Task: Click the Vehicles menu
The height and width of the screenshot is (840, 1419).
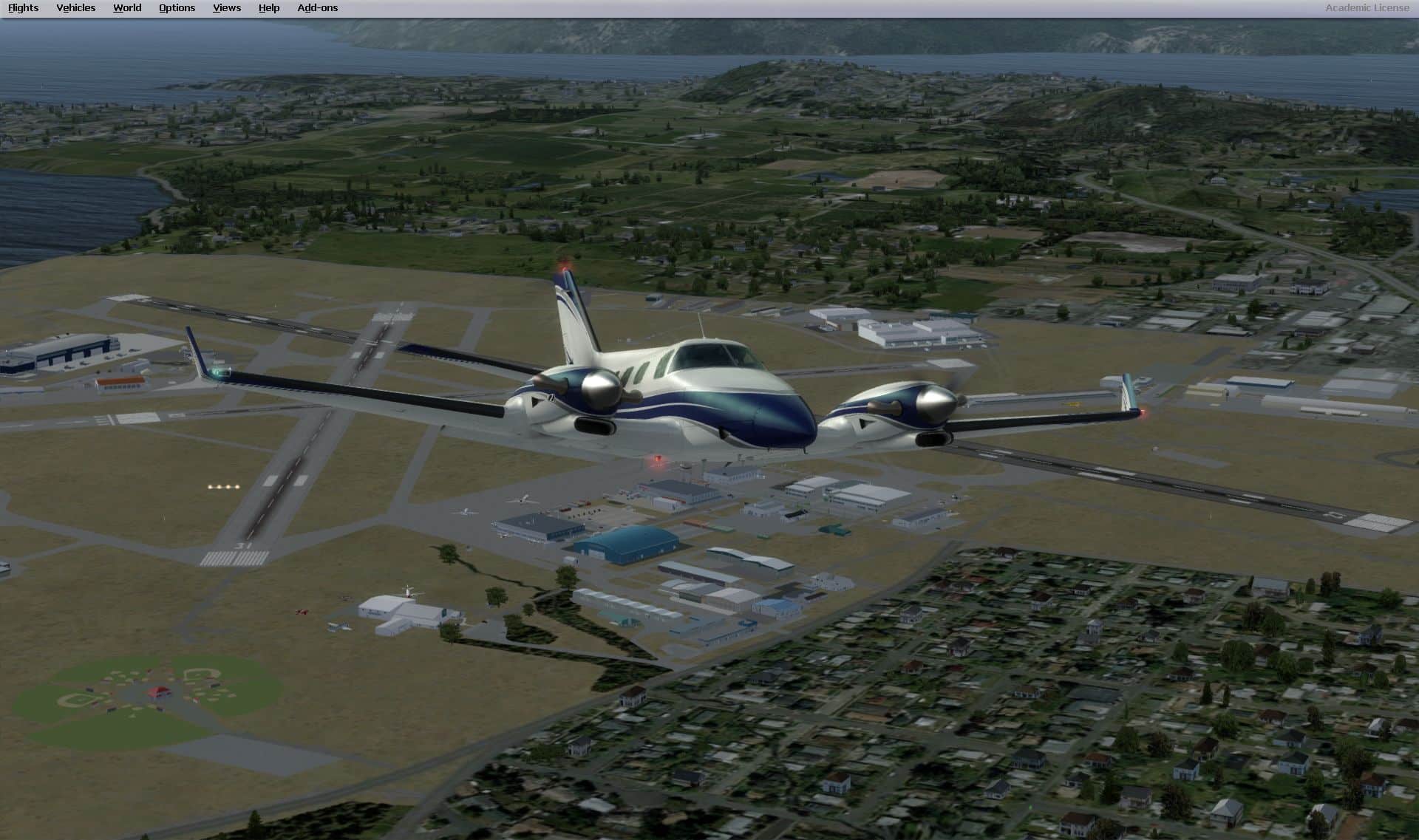Action: (75, 8)
